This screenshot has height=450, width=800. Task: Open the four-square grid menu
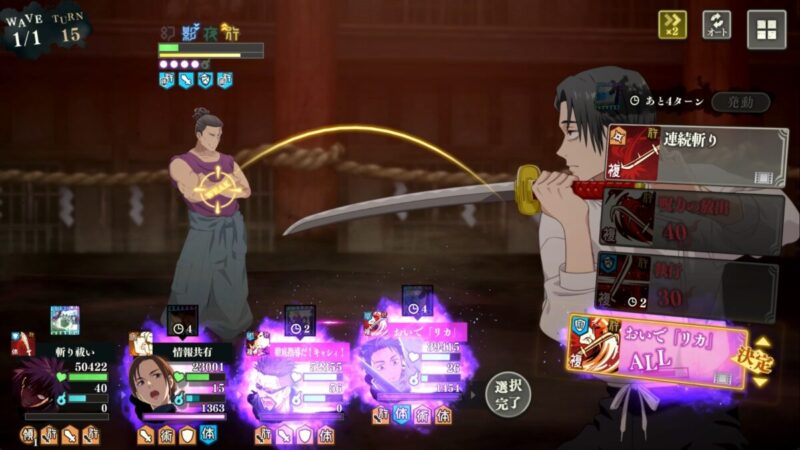[x=766, y=29]
